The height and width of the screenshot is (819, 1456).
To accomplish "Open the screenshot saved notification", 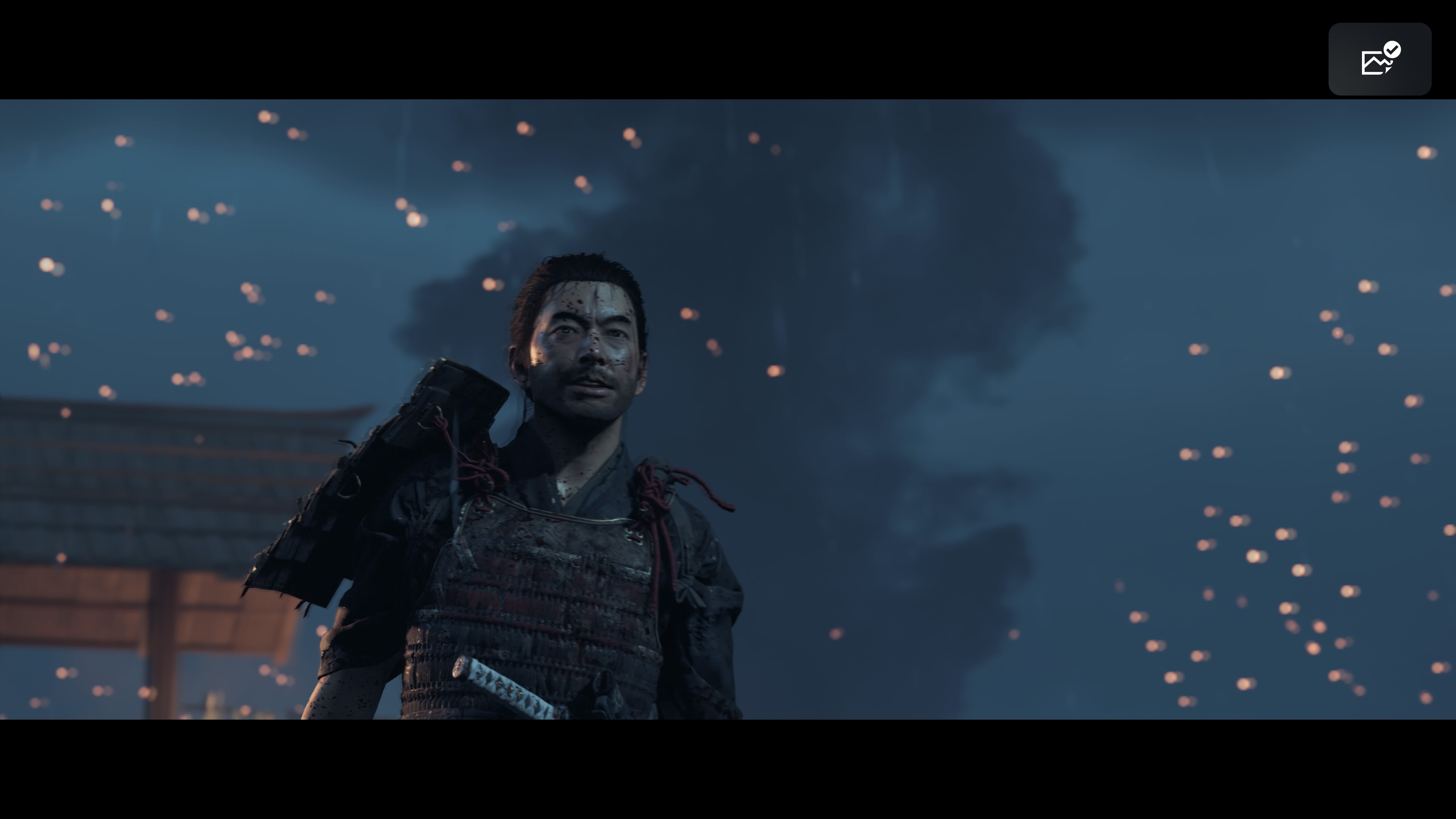I will (1379, 60).
